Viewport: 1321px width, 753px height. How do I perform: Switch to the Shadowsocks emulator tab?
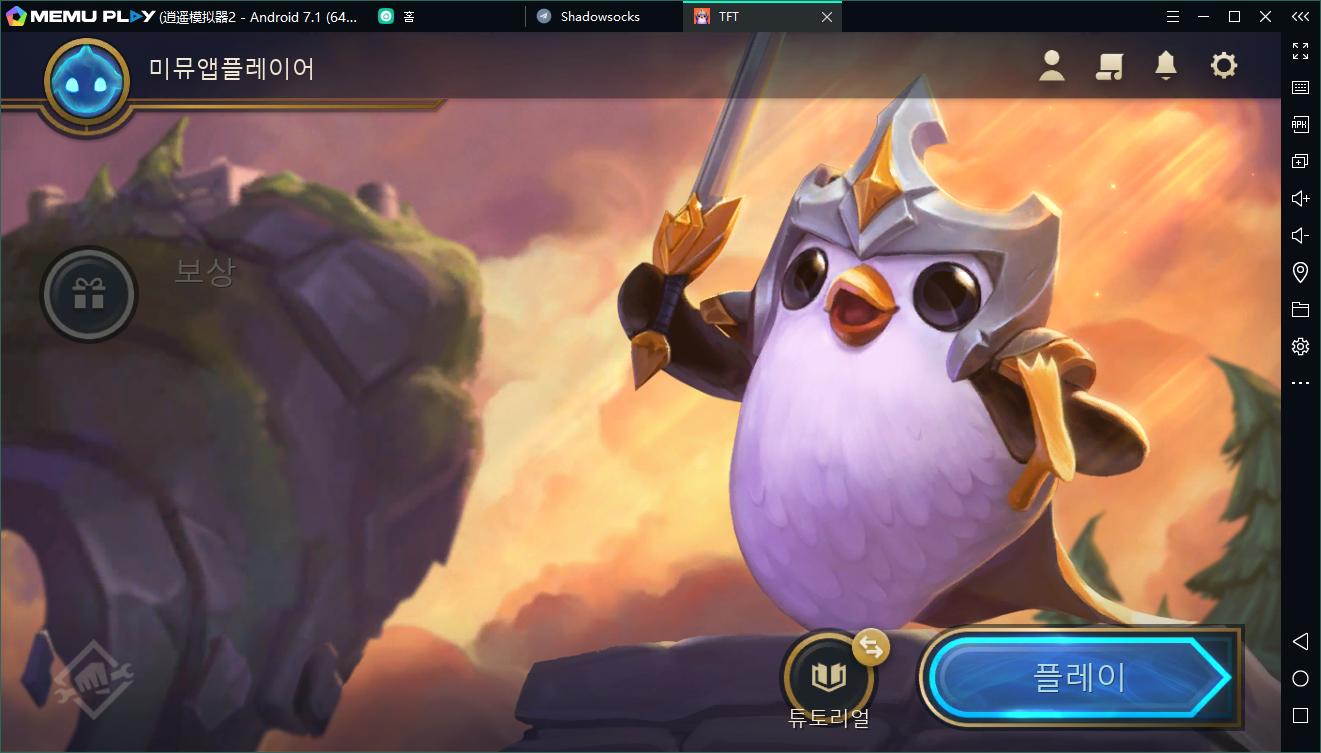pyautogui.click(x=600, y=17)
